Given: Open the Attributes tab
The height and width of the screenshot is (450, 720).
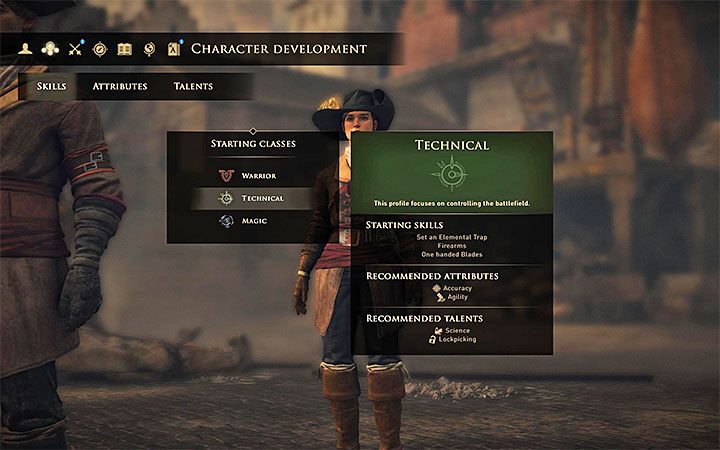Looking at the screenshot, I should (x=120, y=87).
